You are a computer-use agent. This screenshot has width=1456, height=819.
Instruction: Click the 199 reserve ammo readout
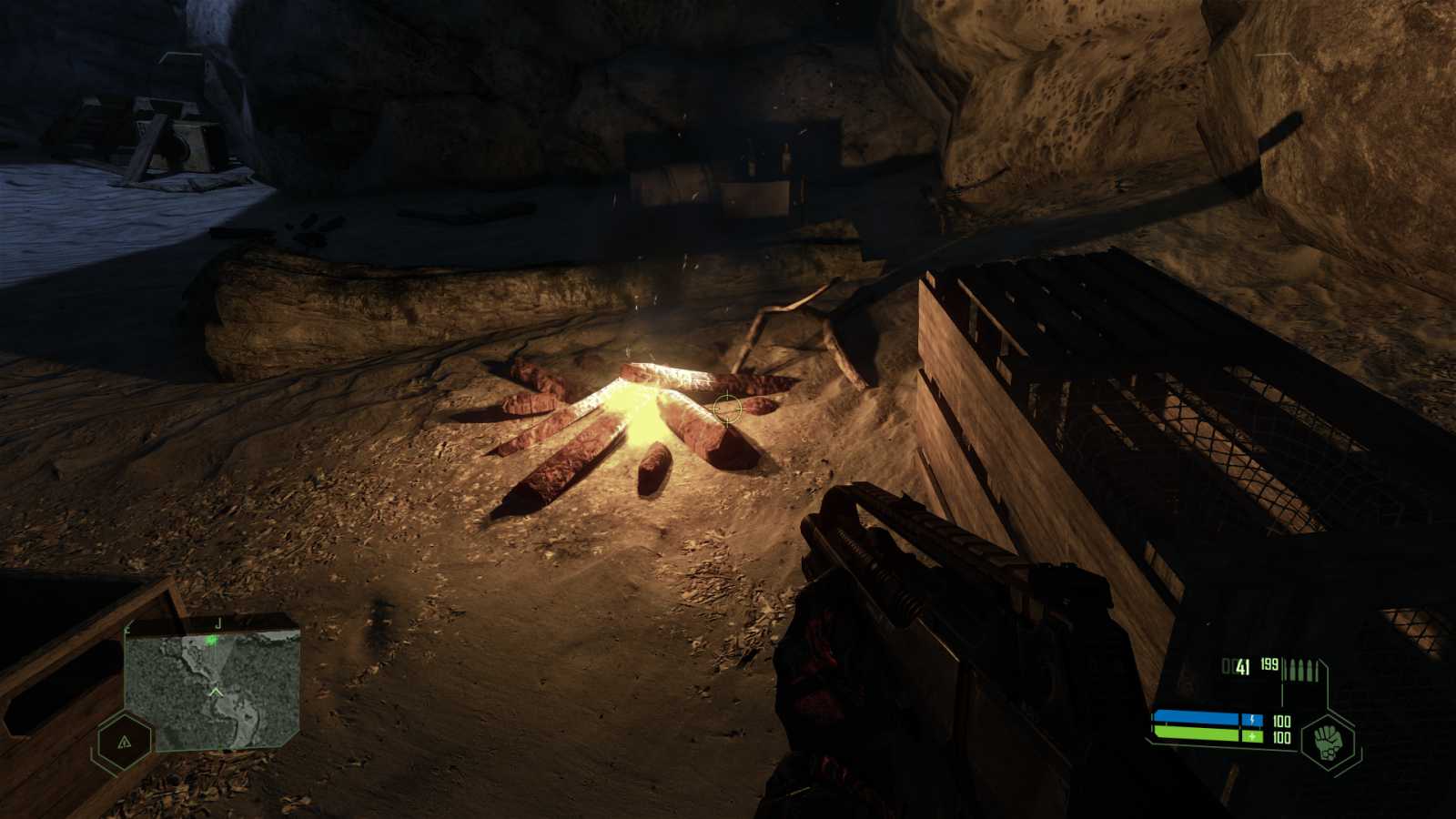tap(1269, 665)
